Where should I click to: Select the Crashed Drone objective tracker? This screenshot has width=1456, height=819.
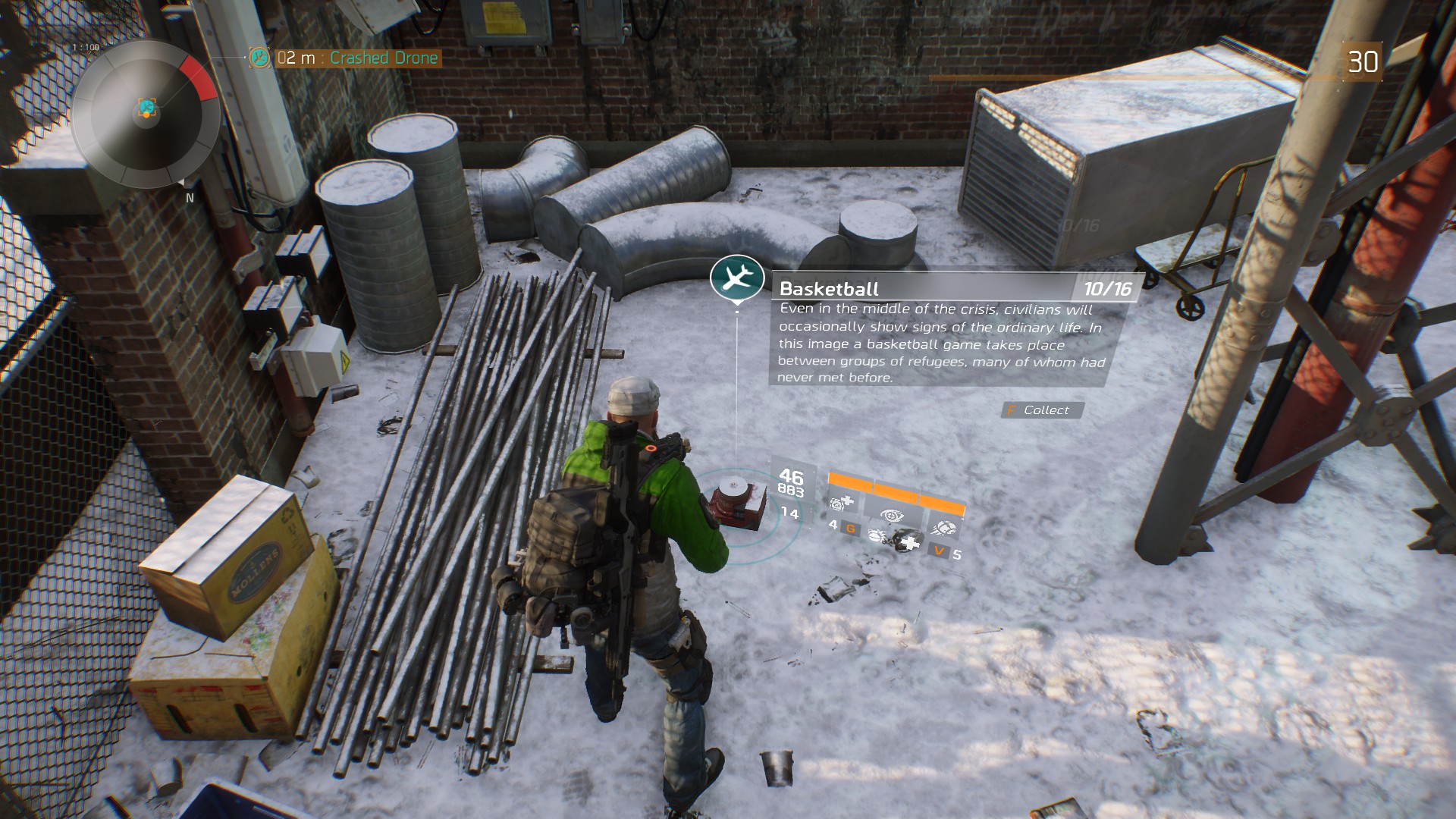tap(356, 58)
